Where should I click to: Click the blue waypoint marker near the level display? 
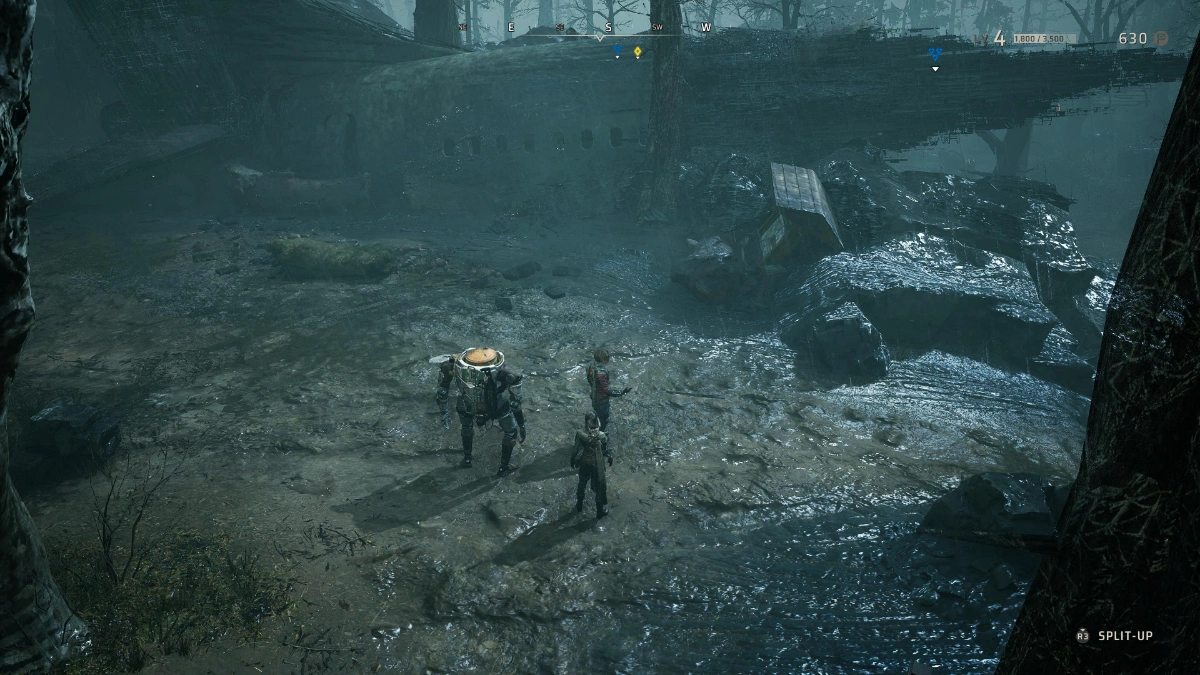tap(935, 54)
